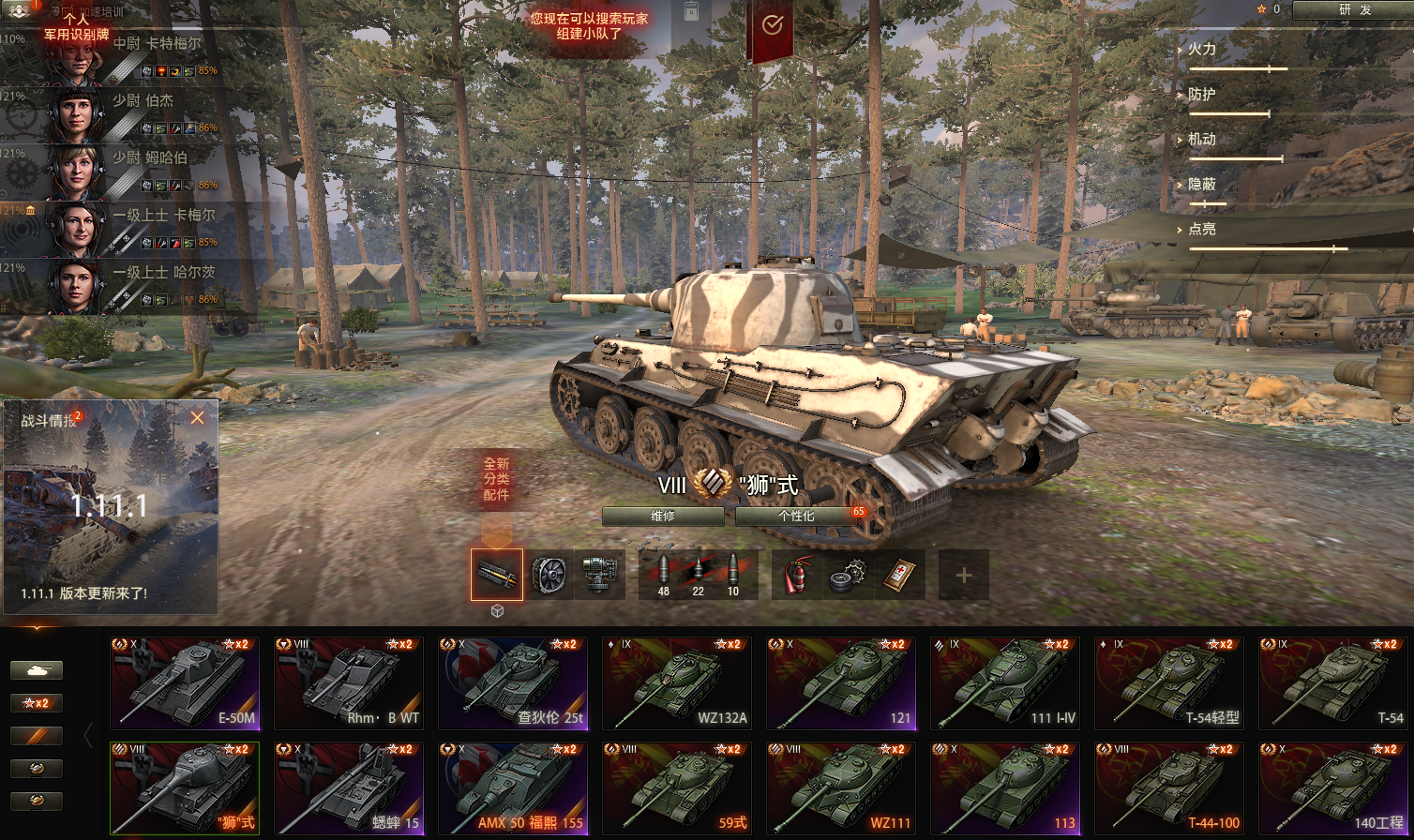Click the gun rammer equipment slot
1414x840 pixels.
click(497, 575)
